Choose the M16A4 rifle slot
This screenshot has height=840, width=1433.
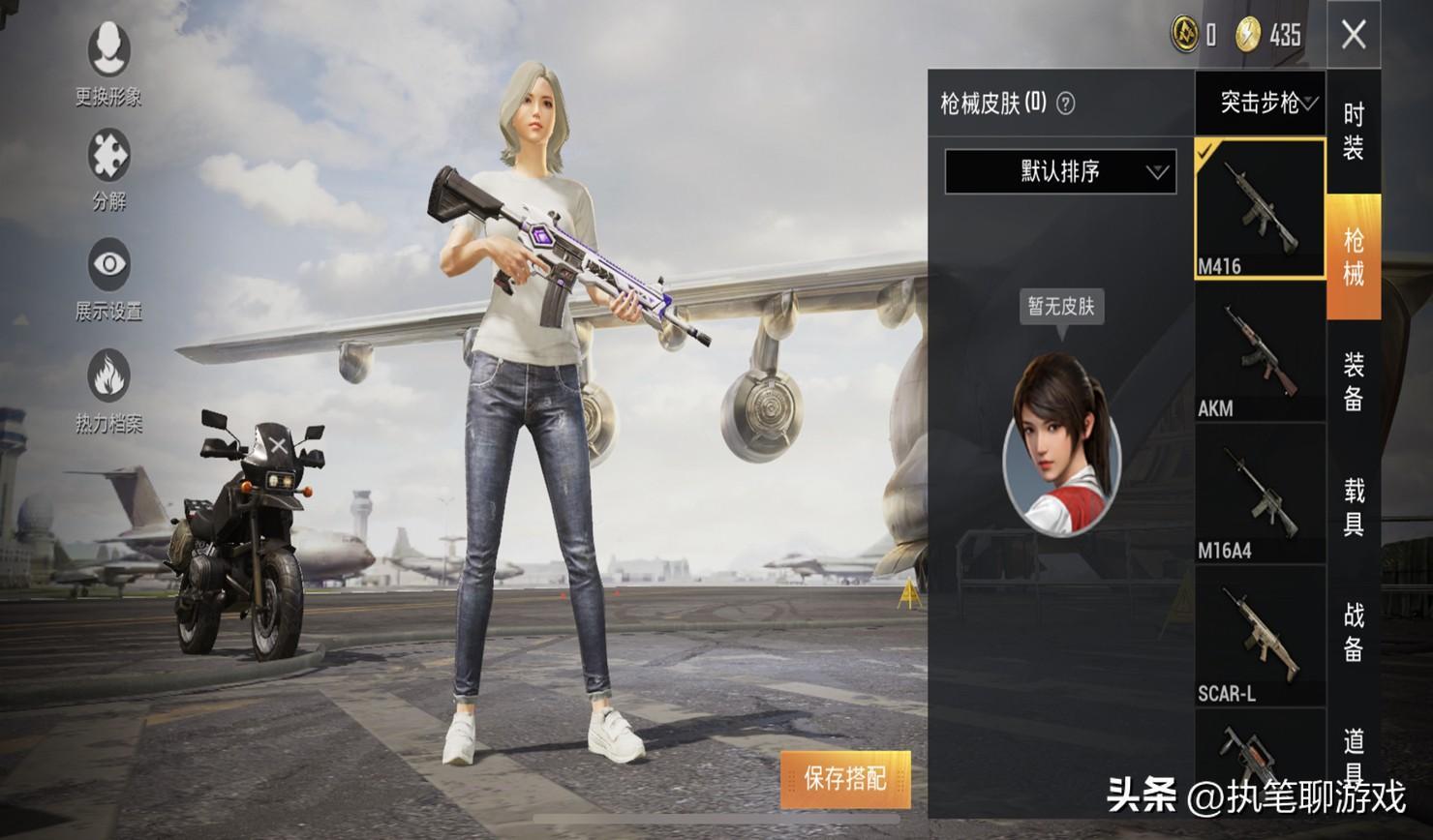(1260, 495)
